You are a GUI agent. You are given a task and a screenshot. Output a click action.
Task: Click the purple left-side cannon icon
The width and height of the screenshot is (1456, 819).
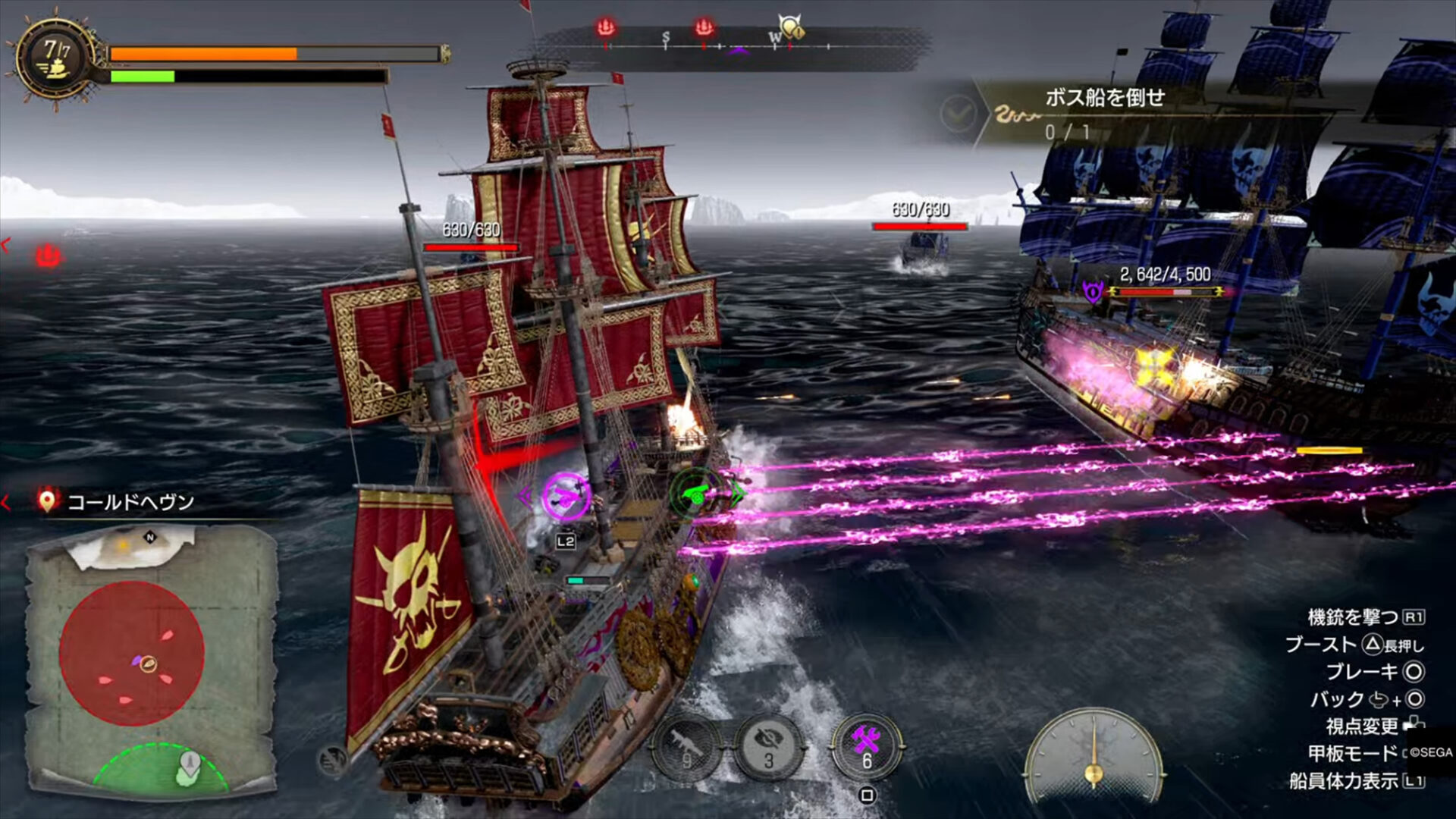point(565,496)
